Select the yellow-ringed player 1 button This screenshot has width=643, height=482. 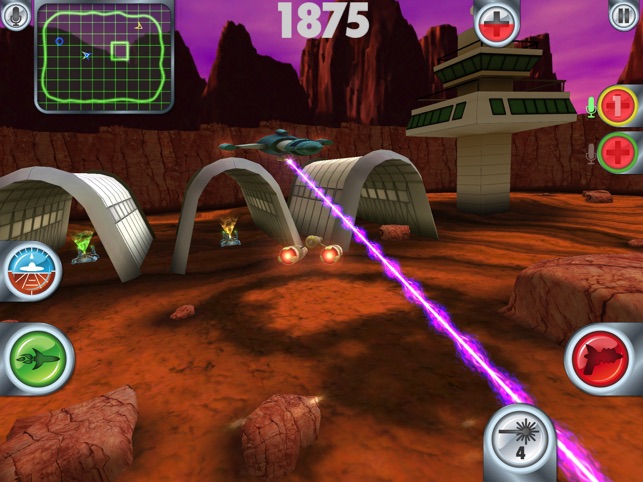(x=619, y=106)
